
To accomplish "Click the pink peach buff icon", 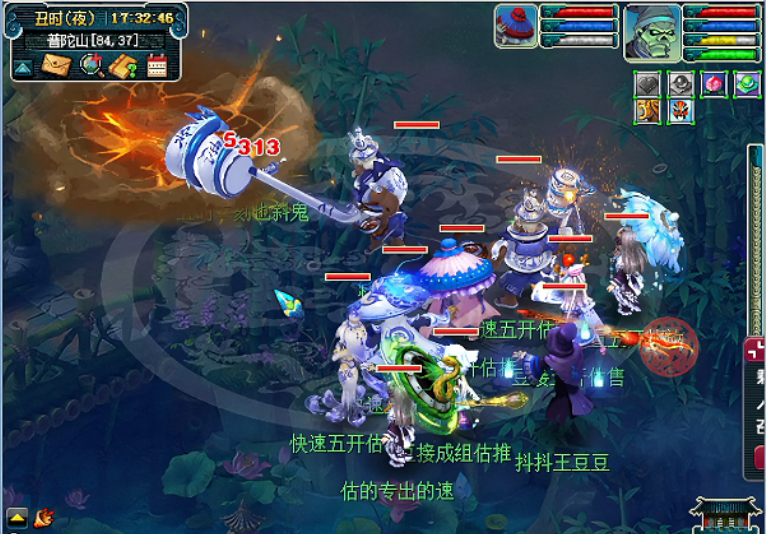I will click(x=713, y=84).
